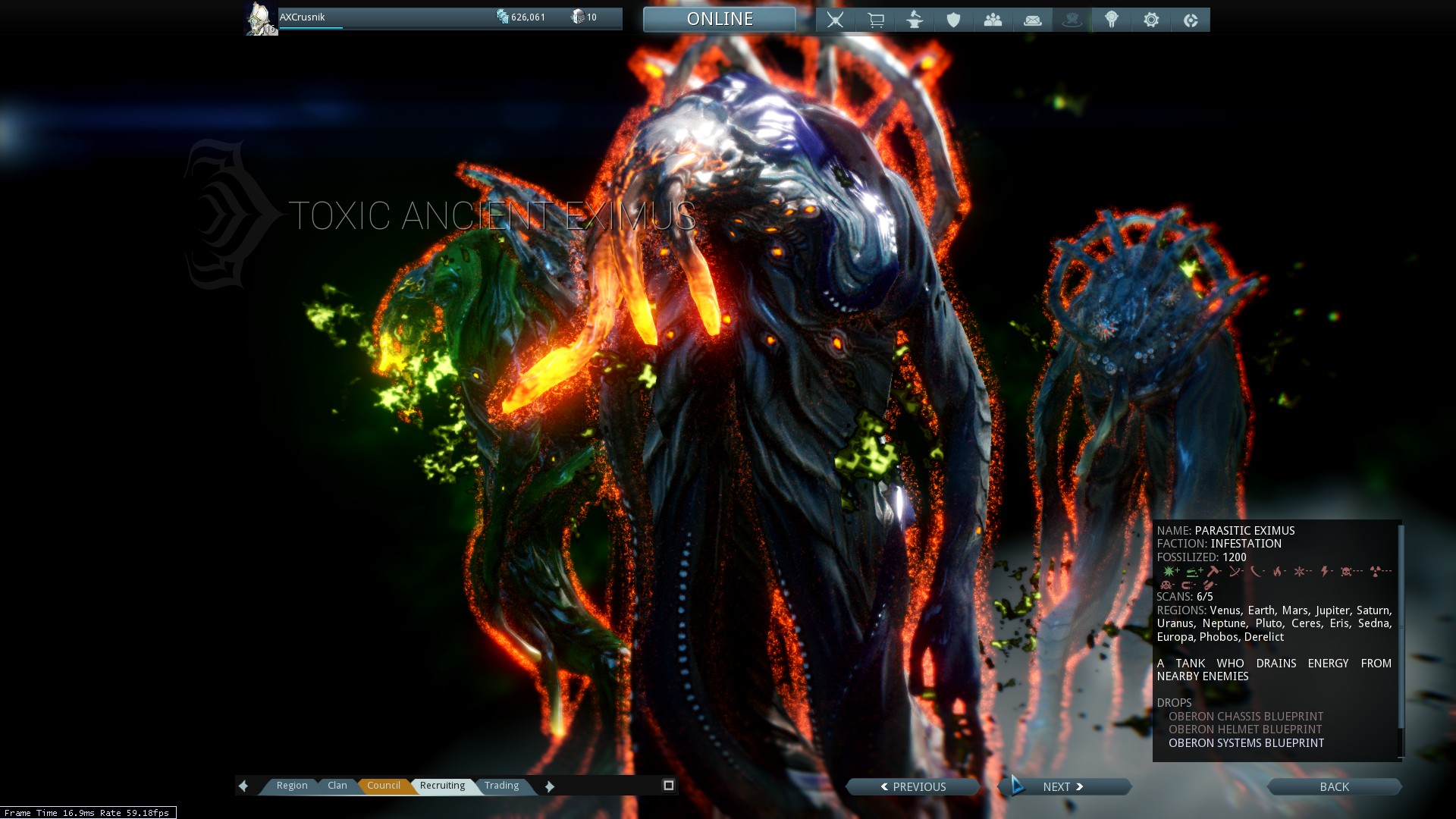Image resolution: width=1456 pixels, height=819 pixels.
Task: Open the Codex lotus icon in the toolbar
Action: (1072, 19)
